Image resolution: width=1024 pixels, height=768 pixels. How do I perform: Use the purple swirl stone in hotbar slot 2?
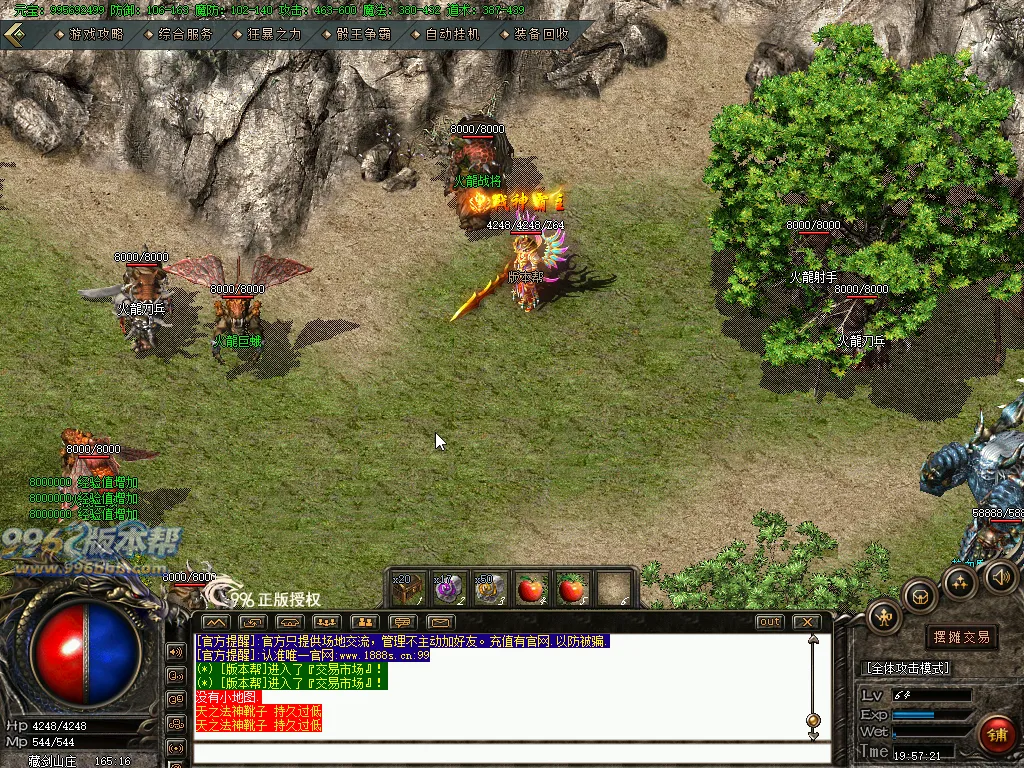click(x=446, y=589)
